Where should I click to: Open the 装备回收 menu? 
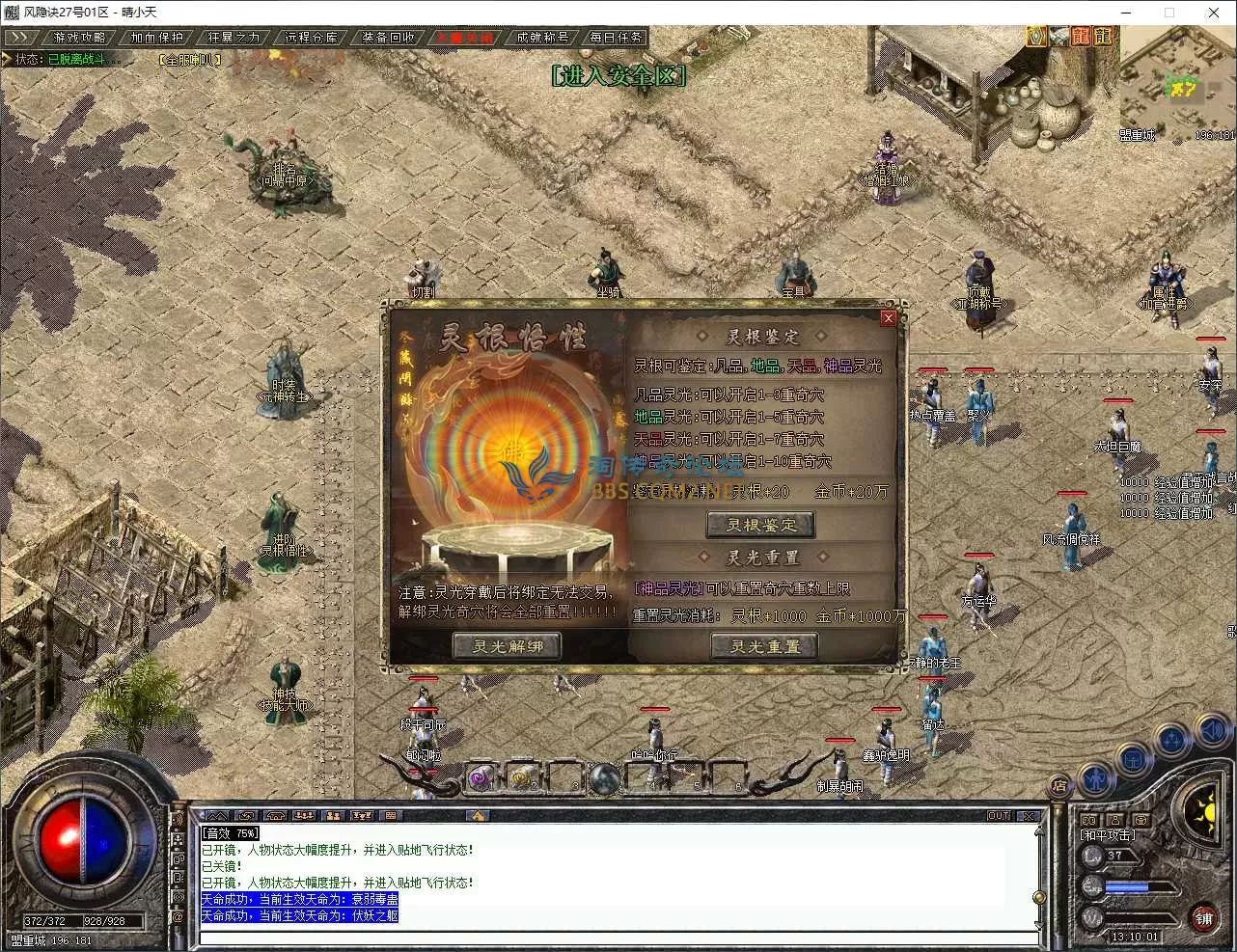click(388, 38)
